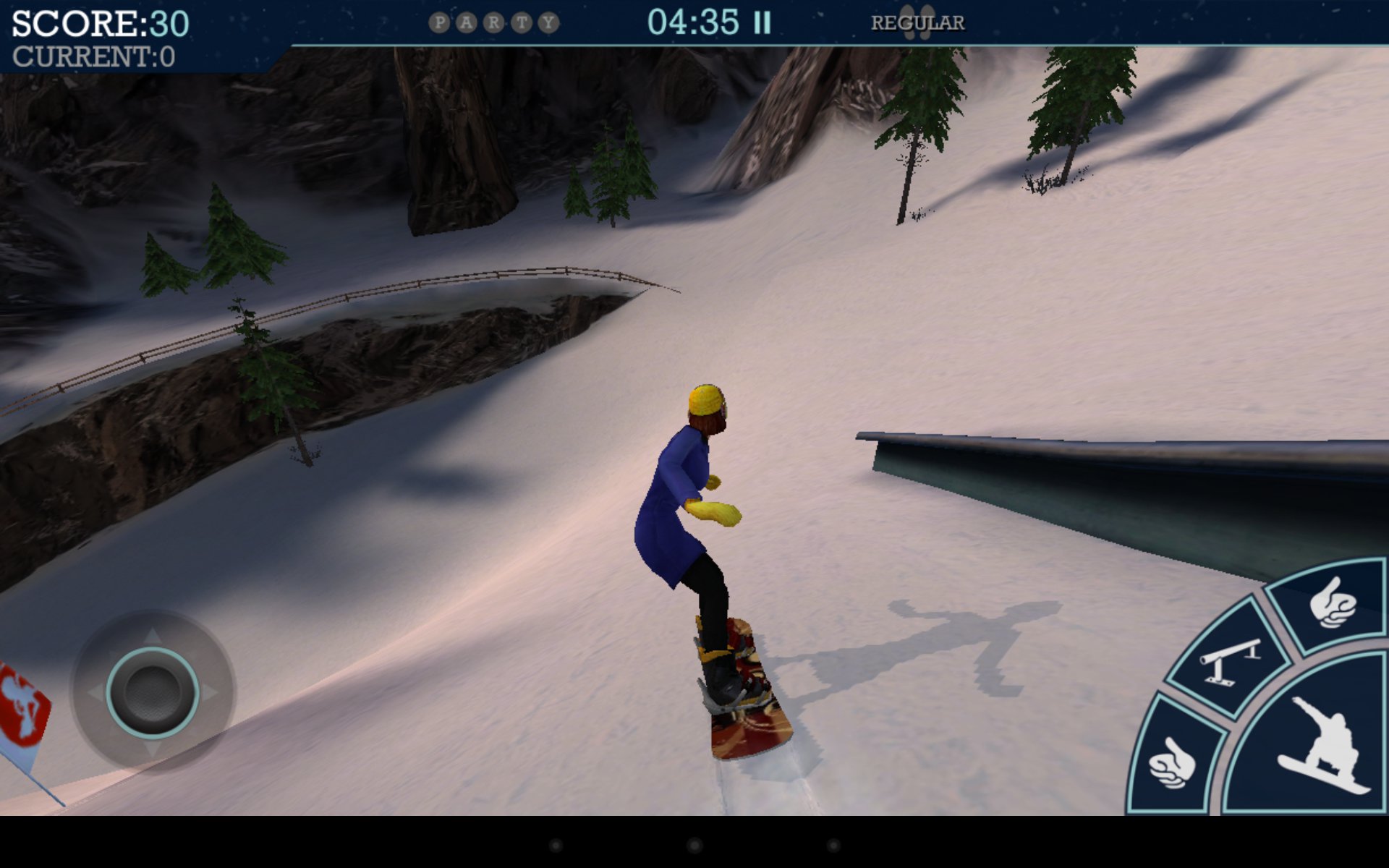The image size is (1389, 868).
Task: Click the virtual joystick knob
Action: 153,692
